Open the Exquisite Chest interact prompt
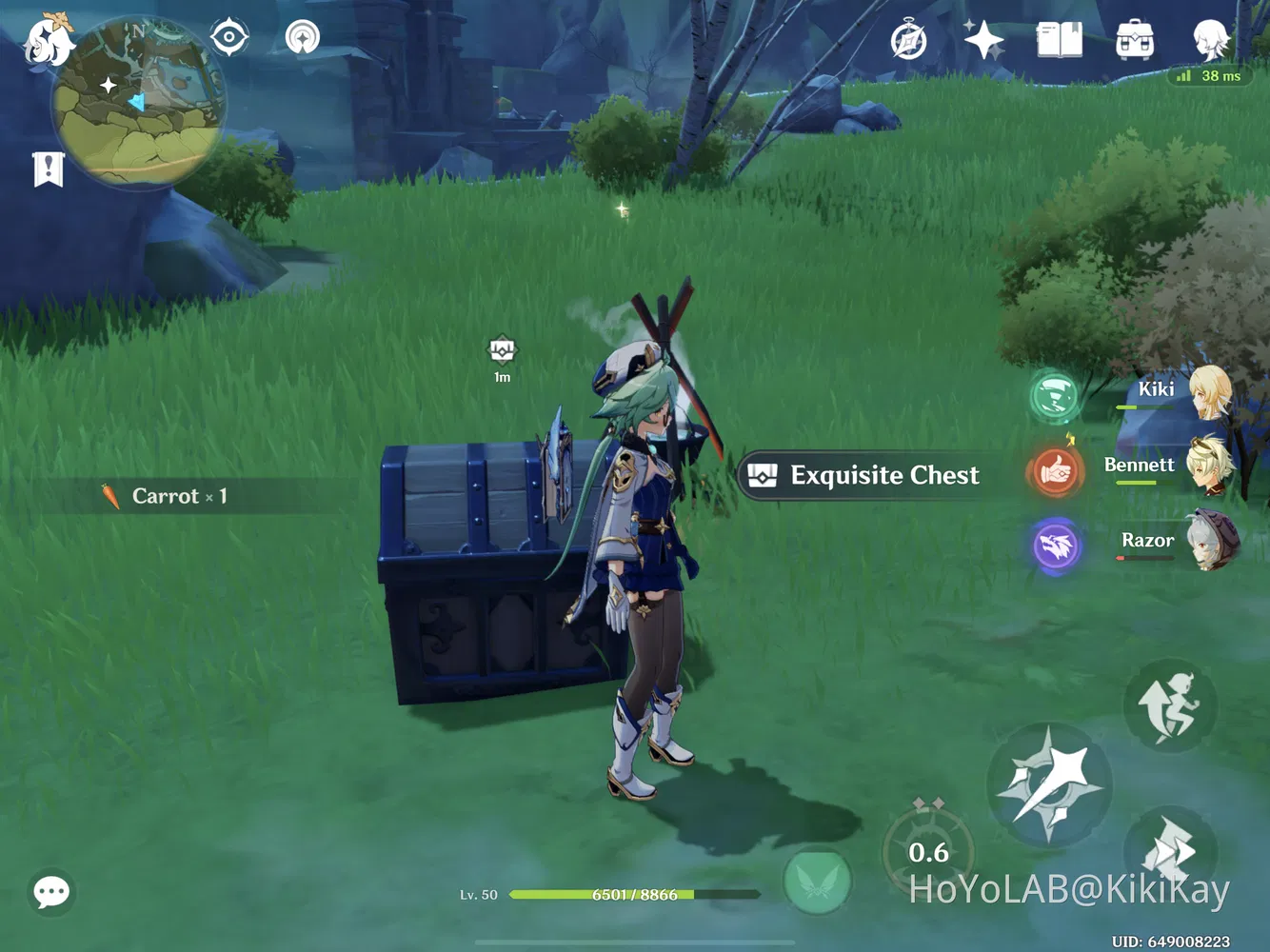The width and height of the screenshot is (1270, 952). coord(863,475)
